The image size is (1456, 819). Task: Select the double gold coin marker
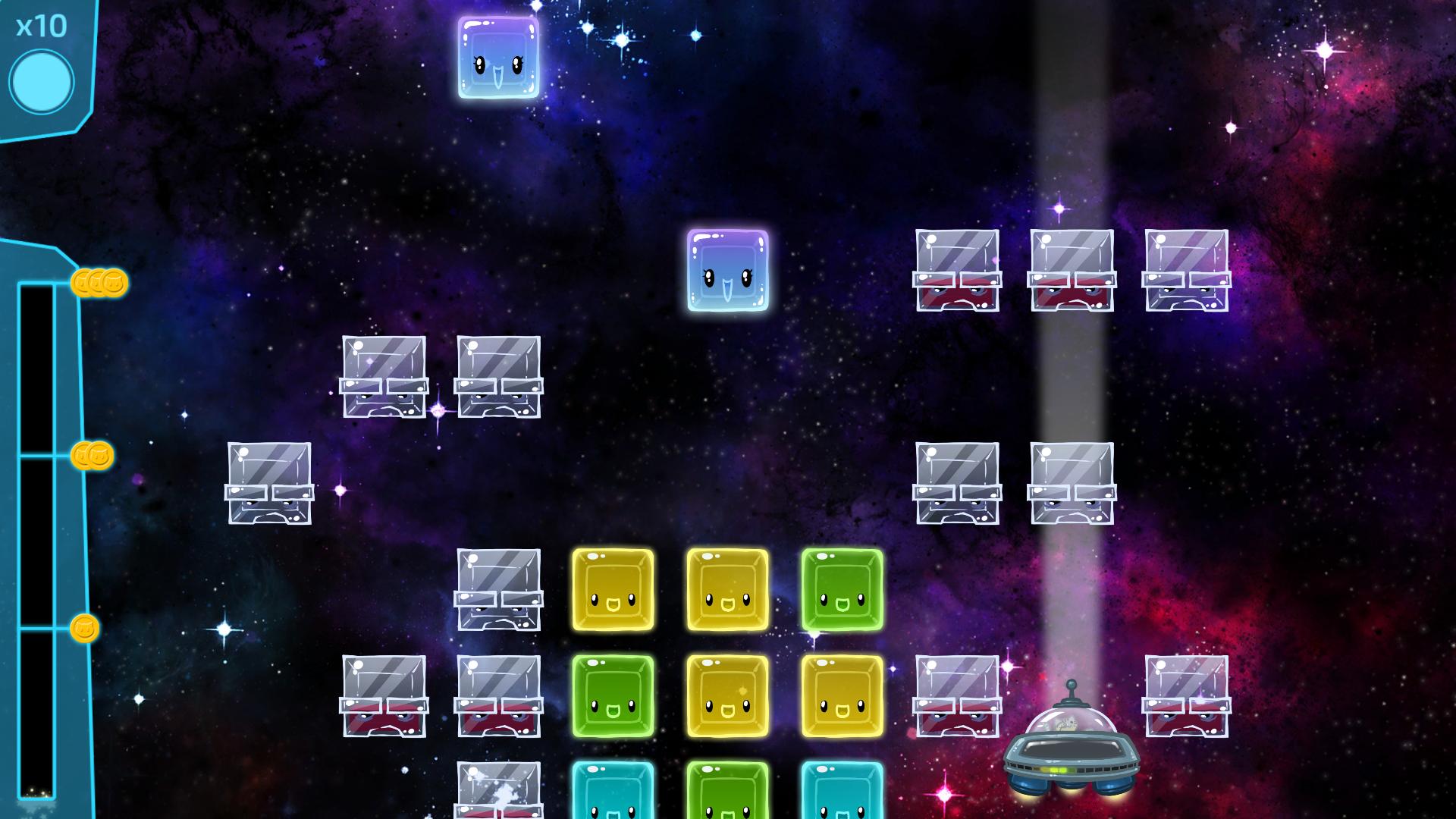(93, 456)
